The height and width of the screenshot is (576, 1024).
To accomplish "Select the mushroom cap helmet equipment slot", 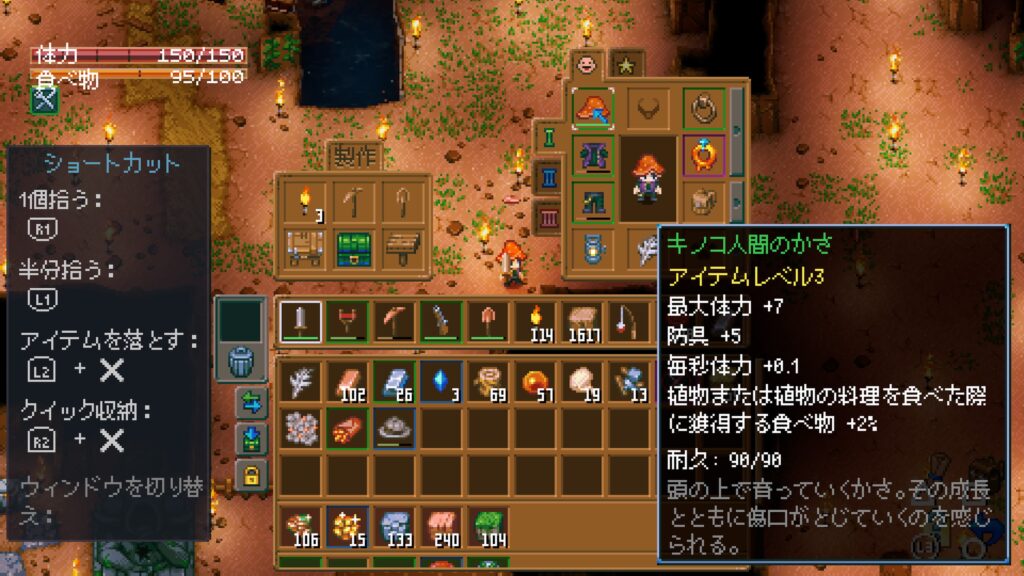I will pos(593,109).
